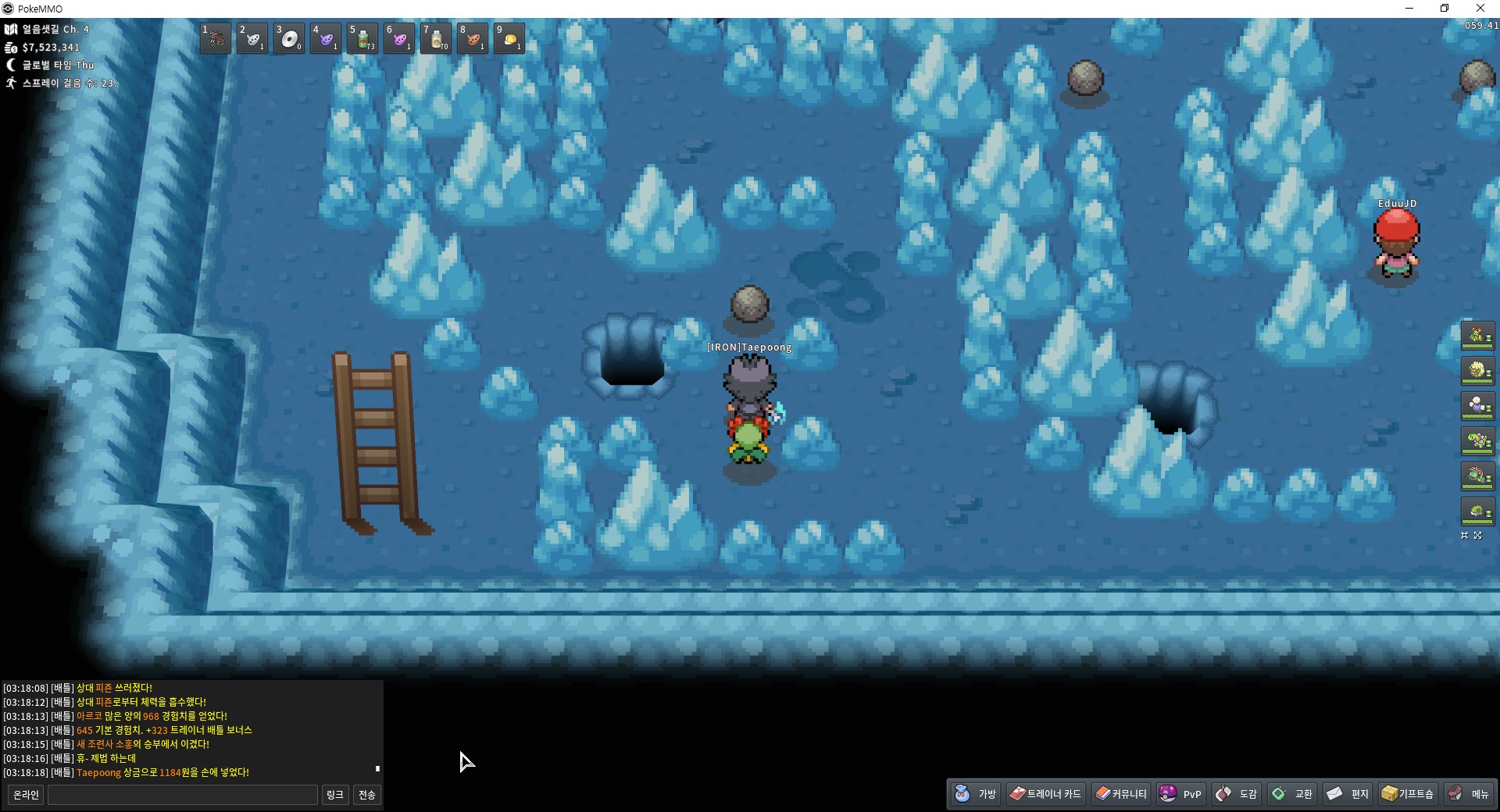Viewport: 1500px width, 812px height.
Task: Select the yellow item in hotbar slot 9
Action: coord(509,38)
